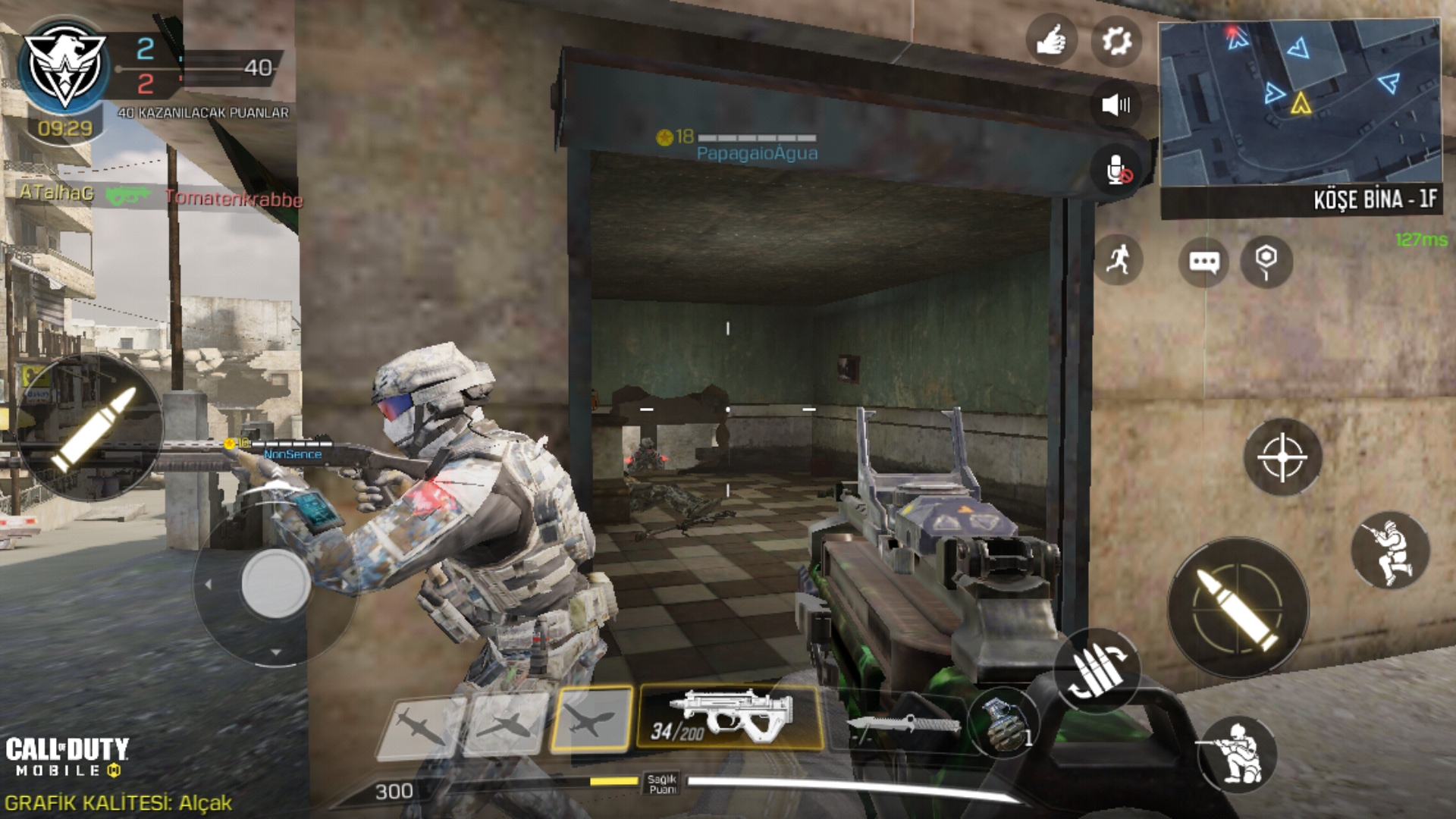The width and height of the screenshot is (1456, 819).
Task: Throw the frag grenade
Action: pos(1005,724)
